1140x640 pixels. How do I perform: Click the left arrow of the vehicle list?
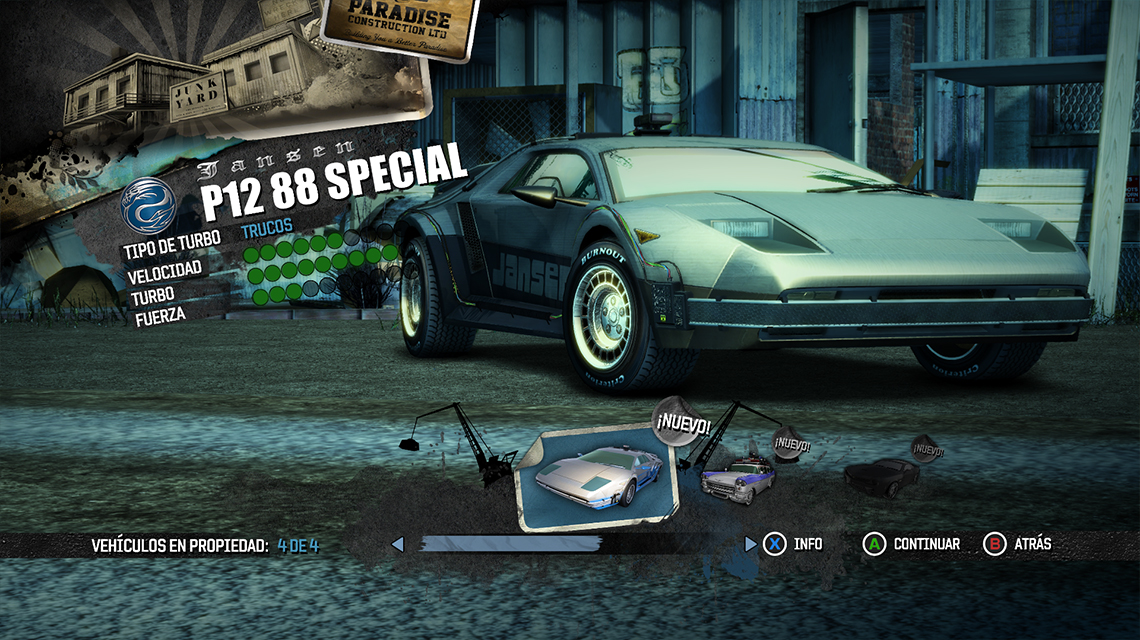[397, 544]
